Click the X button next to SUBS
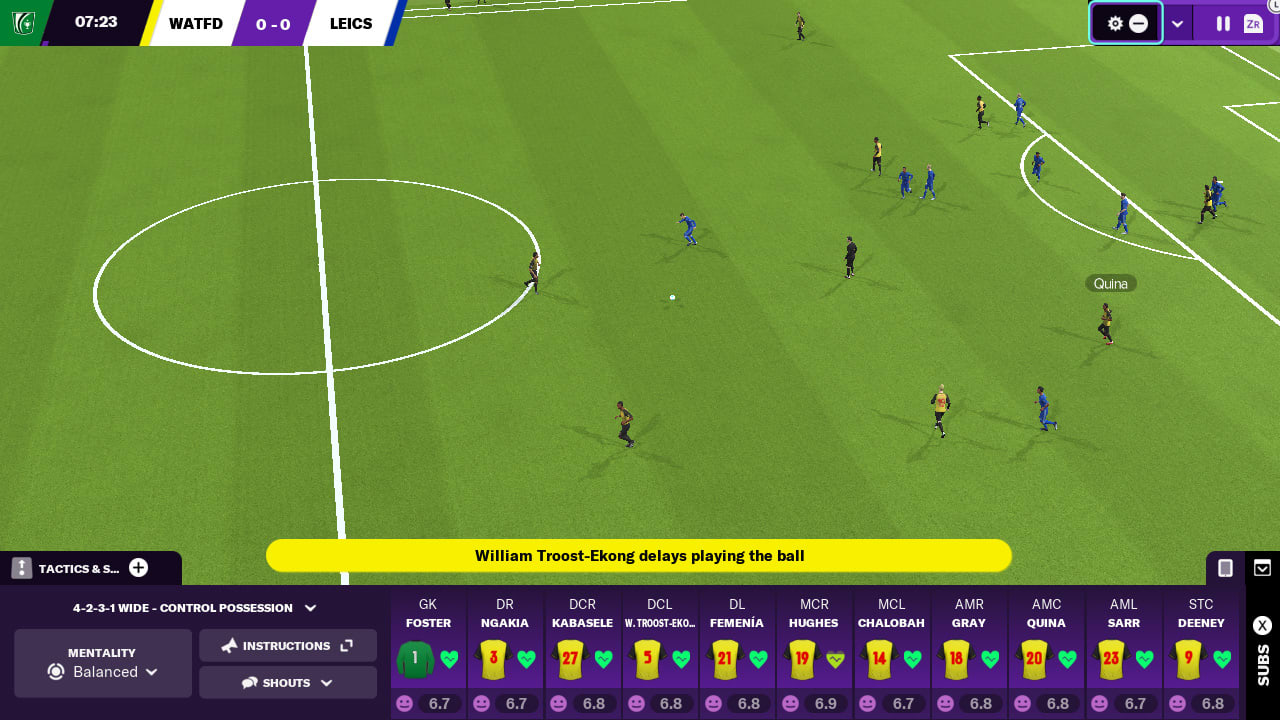Viewport: 1280px width, 720px height. pyautogui.click(x=1262, y=625)
